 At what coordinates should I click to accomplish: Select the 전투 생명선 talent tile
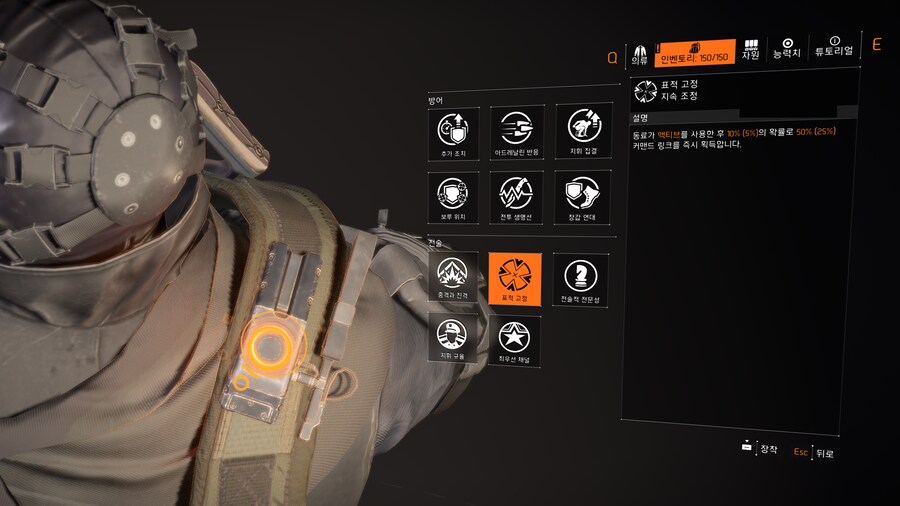tap(516, 197)
